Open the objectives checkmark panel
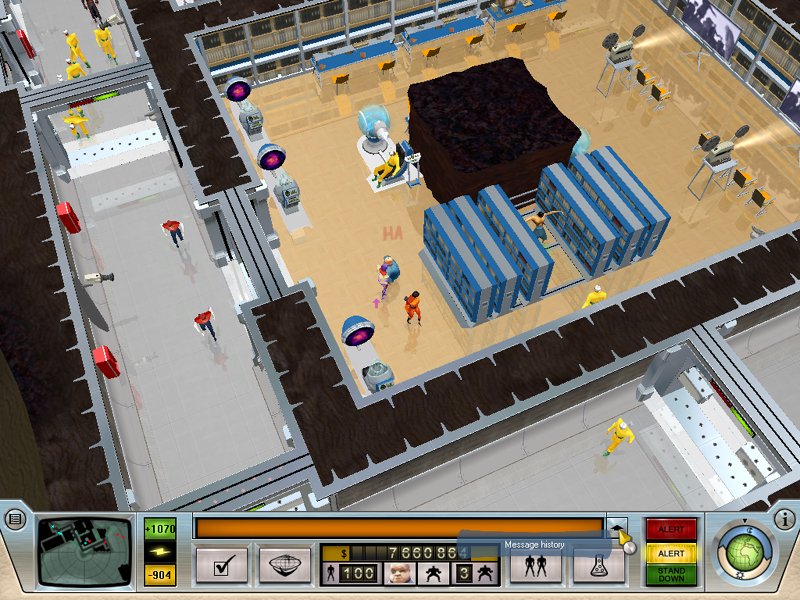 click(x=222, y=565)
